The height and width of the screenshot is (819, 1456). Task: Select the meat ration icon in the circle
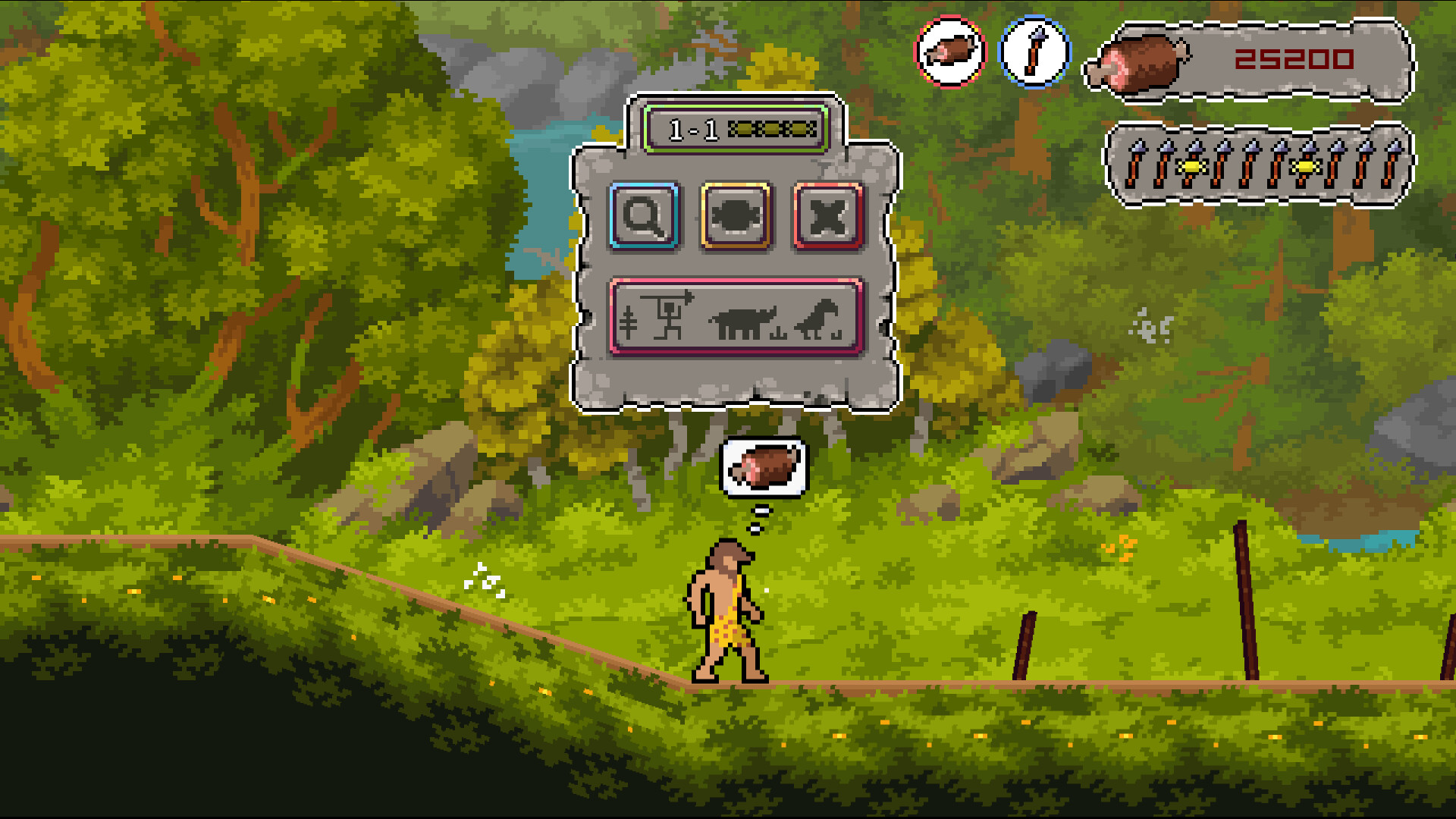(952, 51)
